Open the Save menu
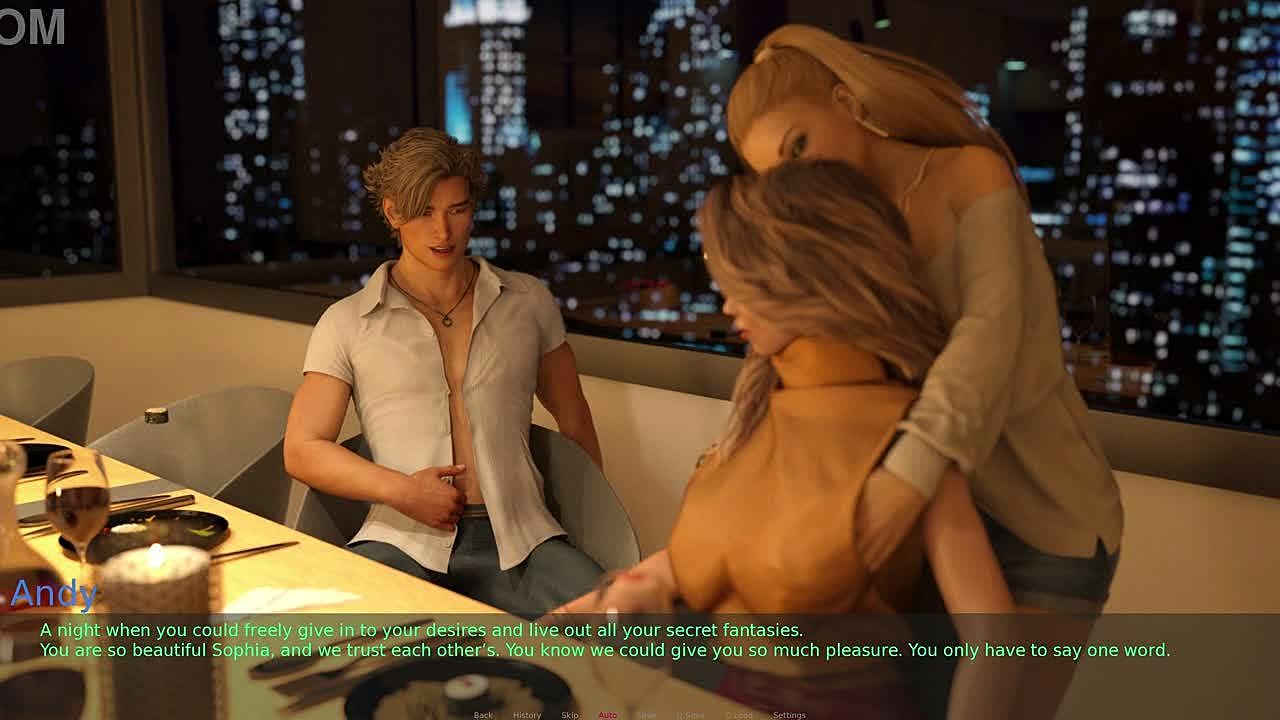This screenshot has height=720, width=1280. tap(647, 715)
